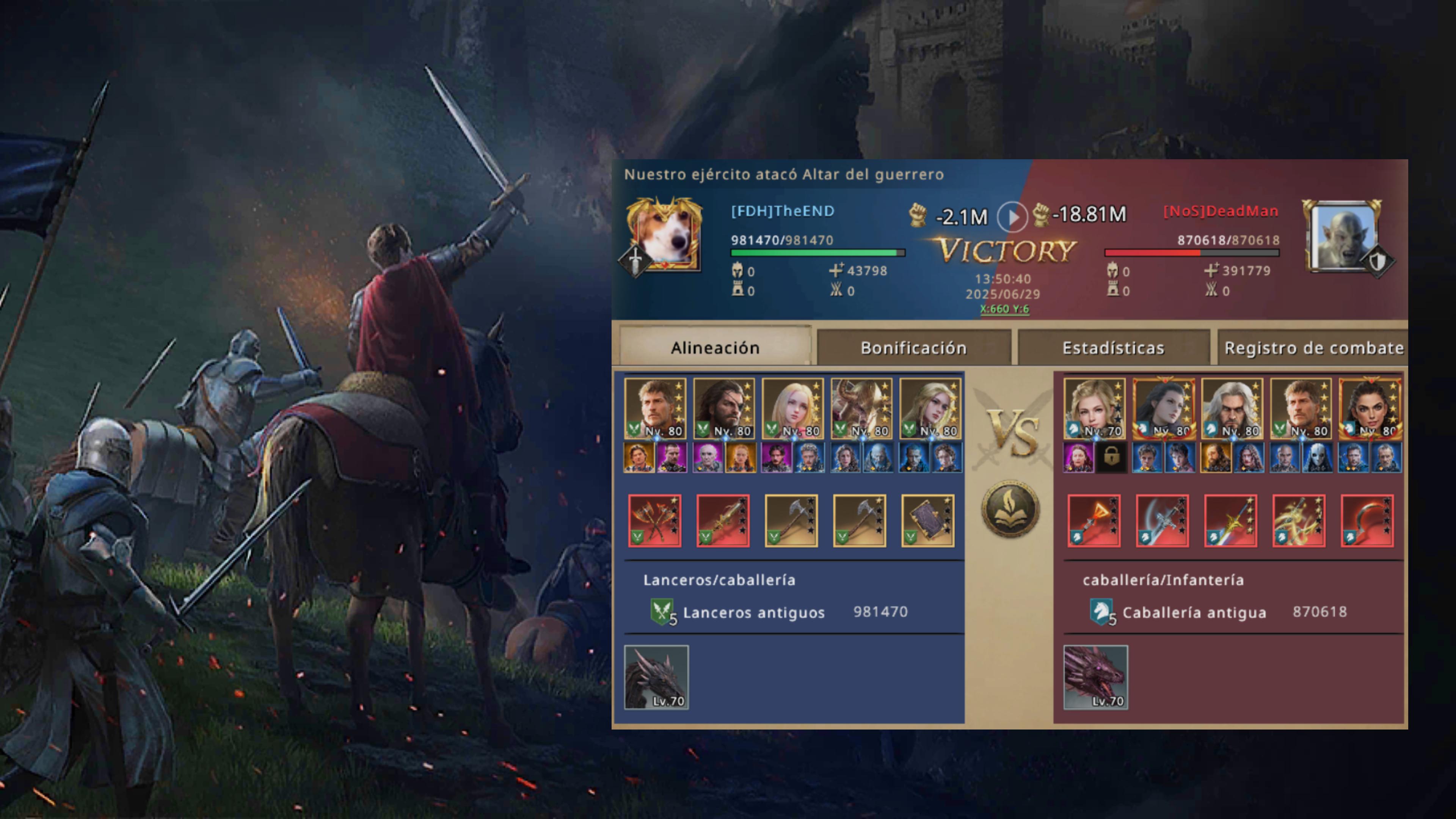Play the battle replay

1011,217
